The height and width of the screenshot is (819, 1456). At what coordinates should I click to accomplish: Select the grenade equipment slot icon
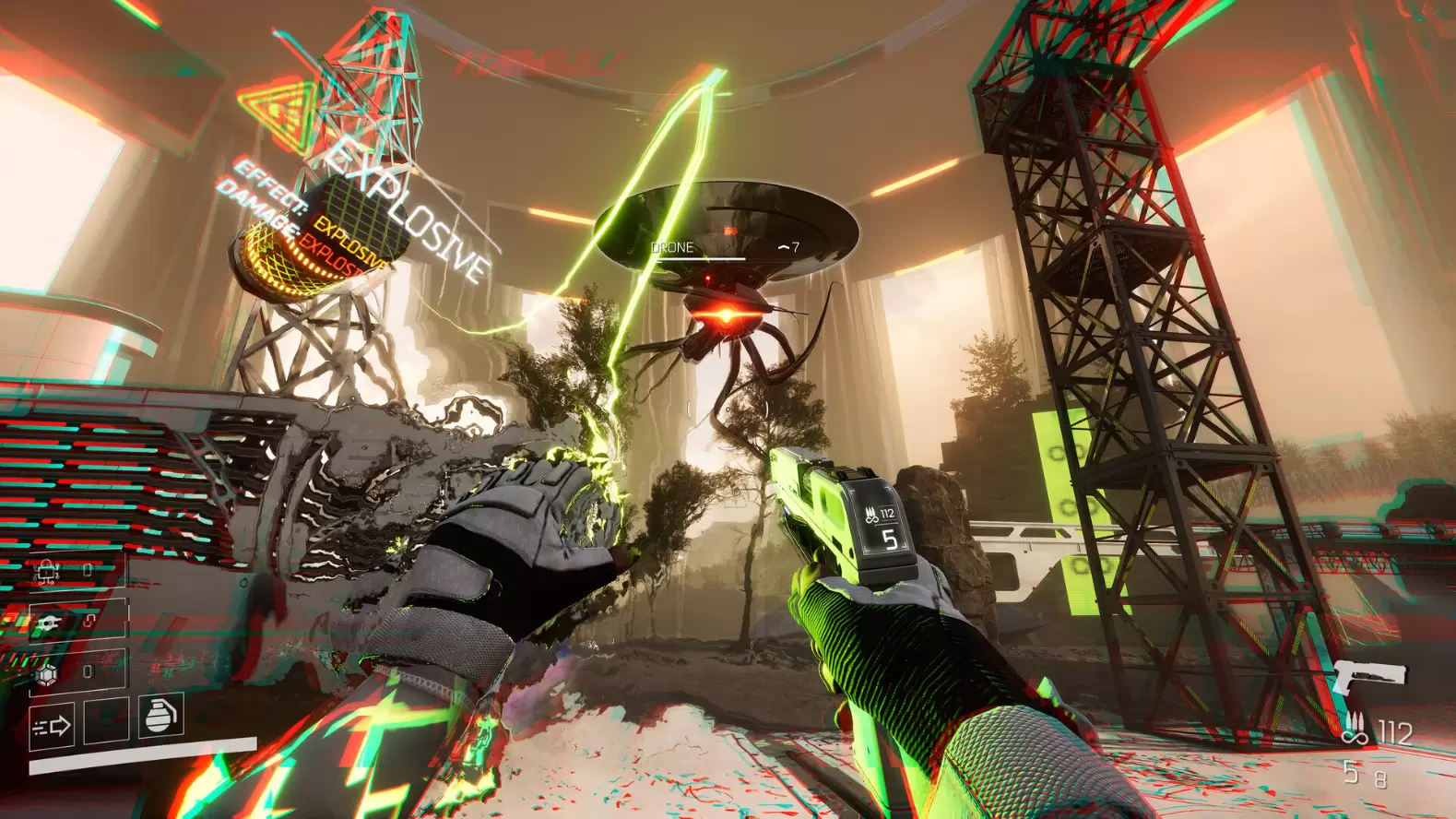[x=160, y=718]
